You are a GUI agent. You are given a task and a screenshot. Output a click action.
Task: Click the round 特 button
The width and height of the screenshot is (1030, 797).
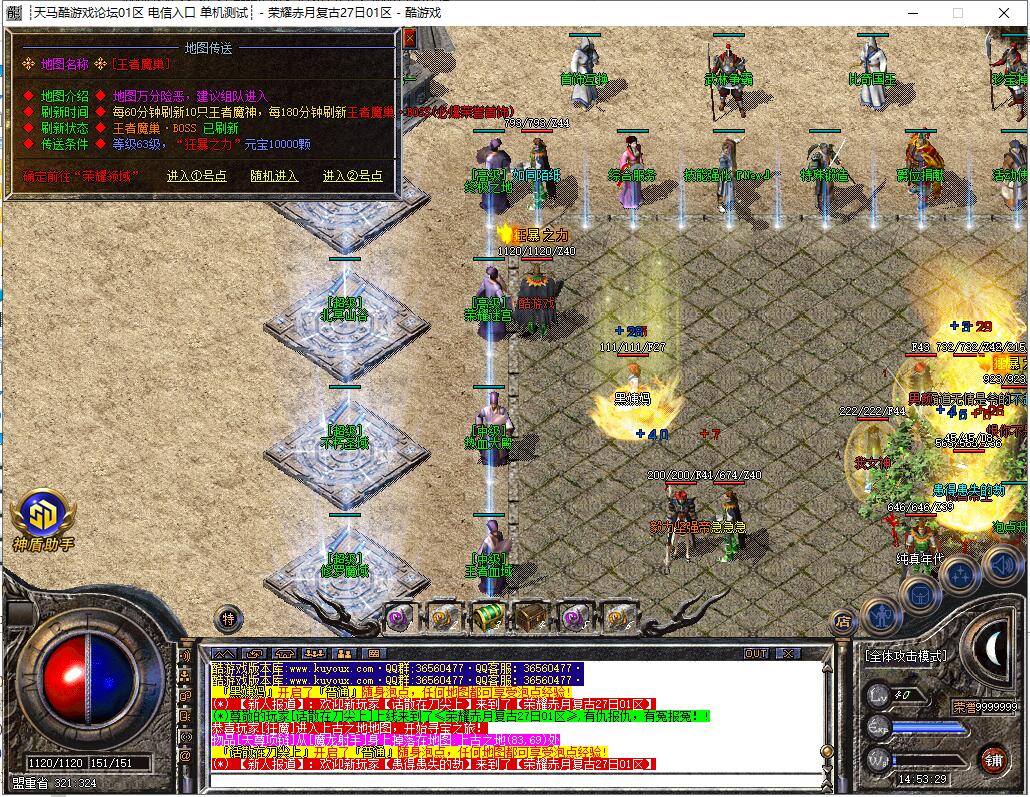click(228, 619)
